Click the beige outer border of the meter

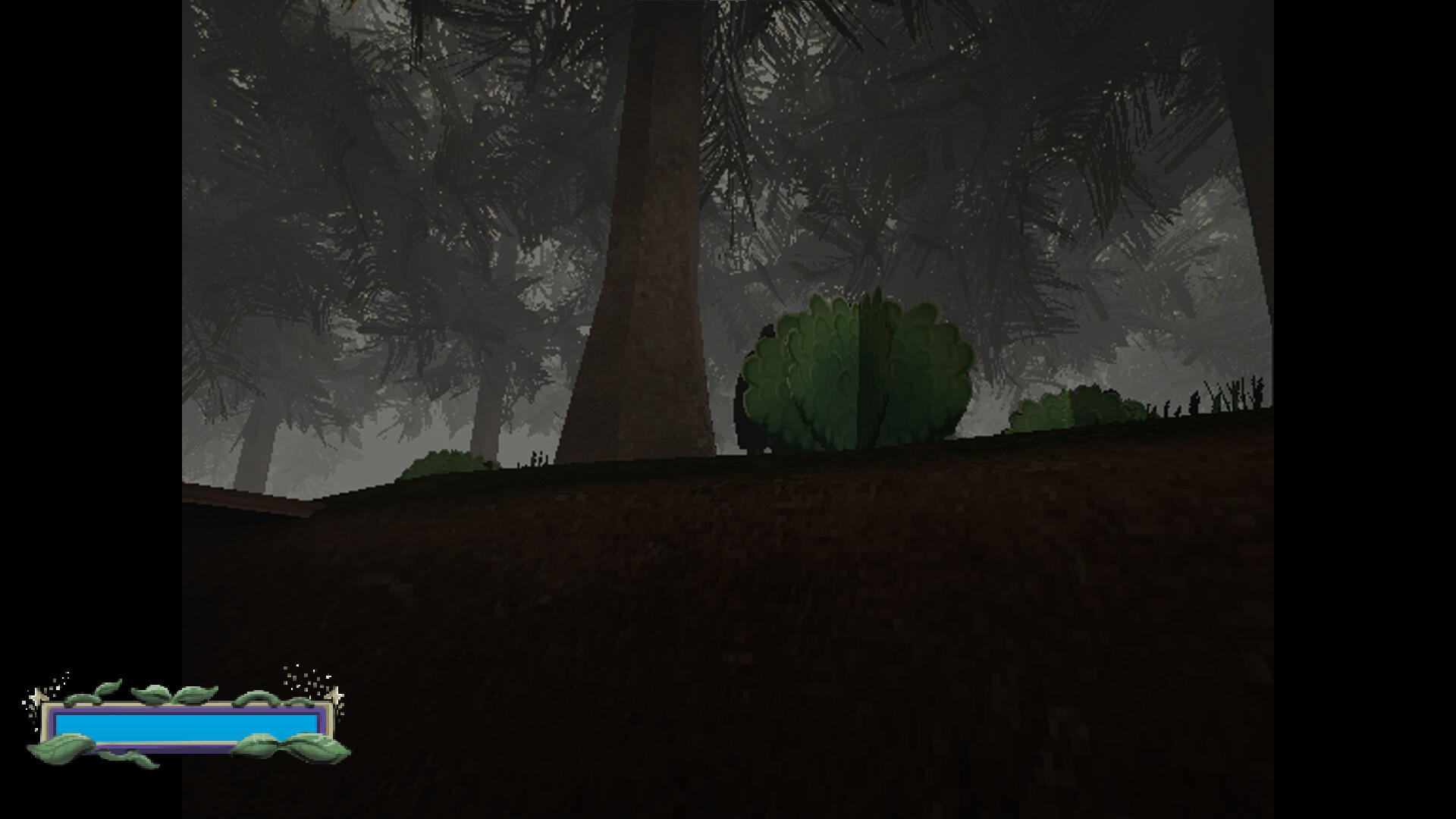[45, 723]
